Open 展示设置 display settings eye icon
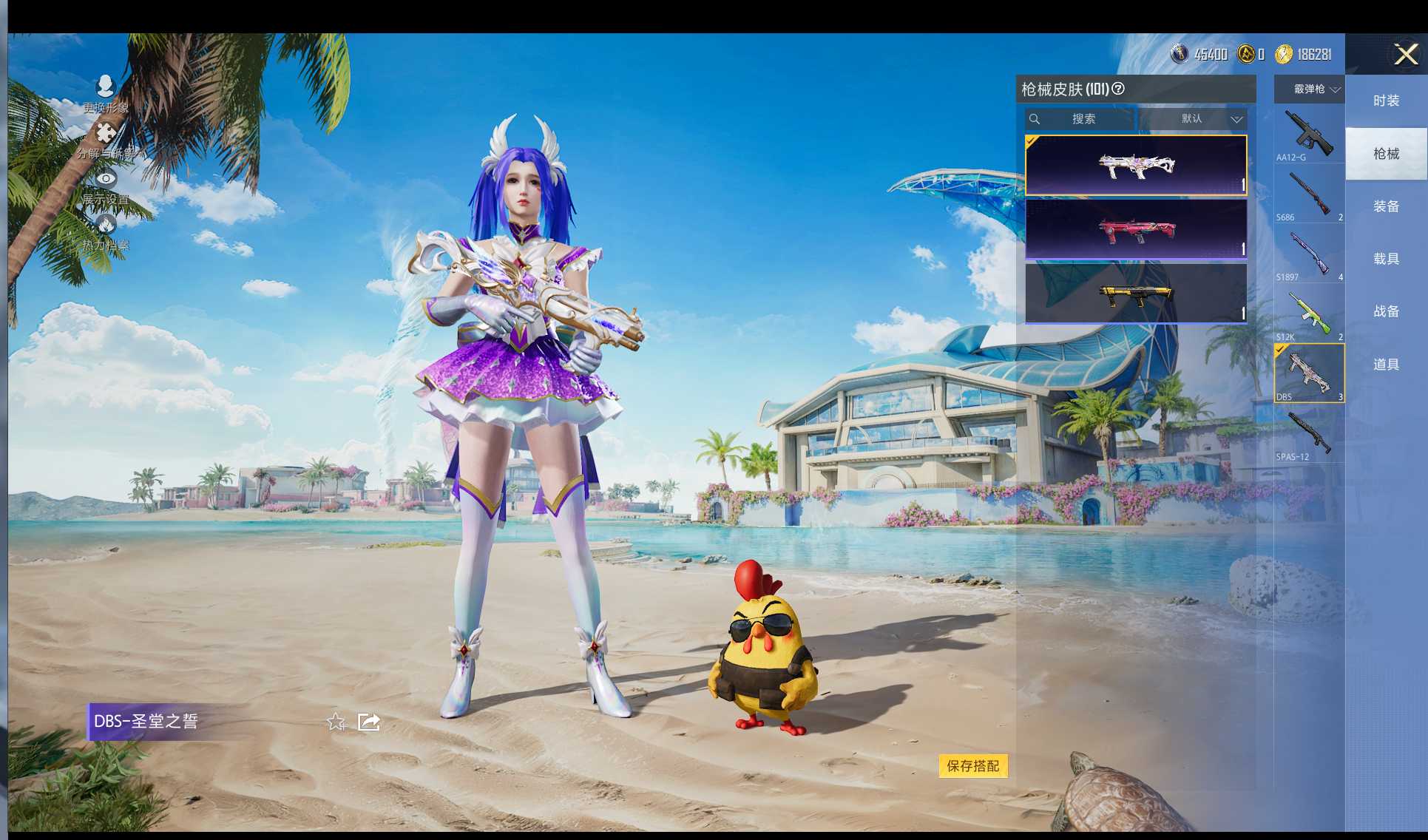Screen dimensions: 1428x840 pyautogui.click(x=106, y=179)
